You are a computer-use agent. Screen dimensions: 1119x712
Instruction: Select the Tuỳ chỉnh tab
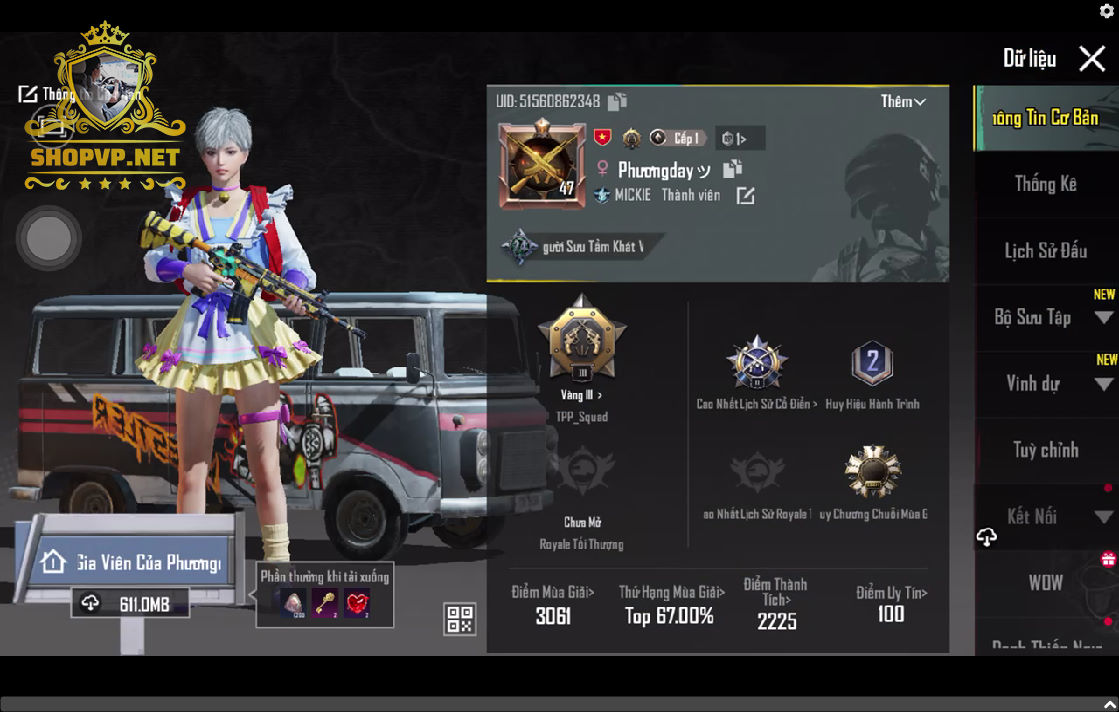coord(1045,450)
